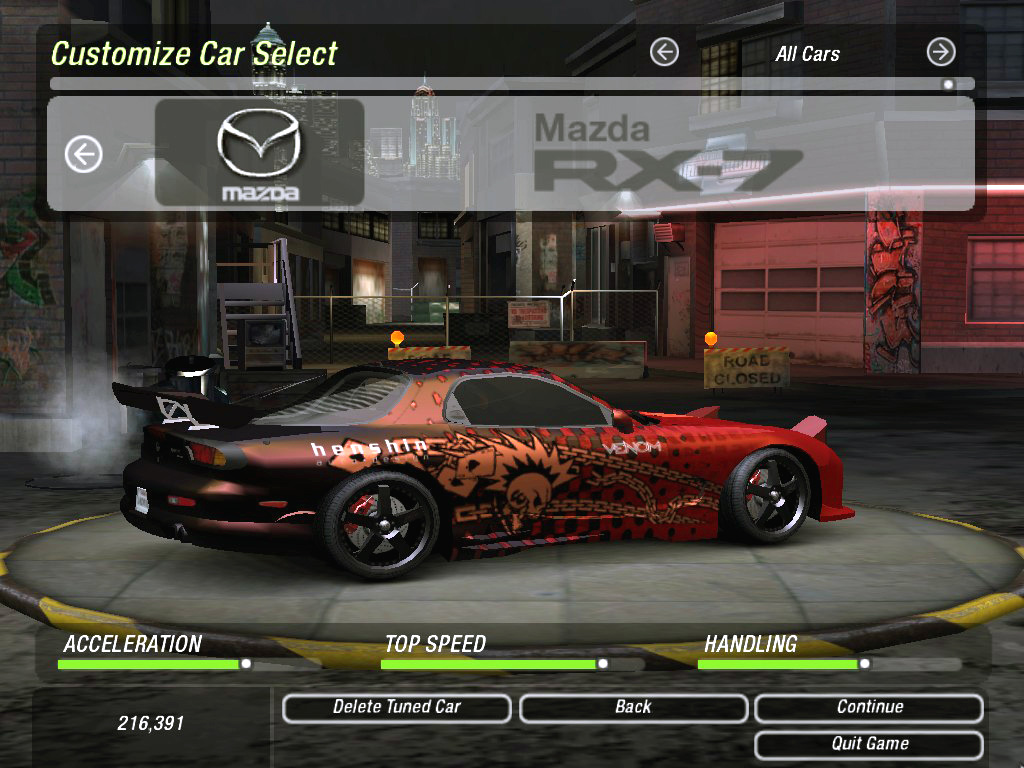Viewport: 1024px width, 768px height.
Task: Click the car list scrollbar handle
Action: click(948, 85)
